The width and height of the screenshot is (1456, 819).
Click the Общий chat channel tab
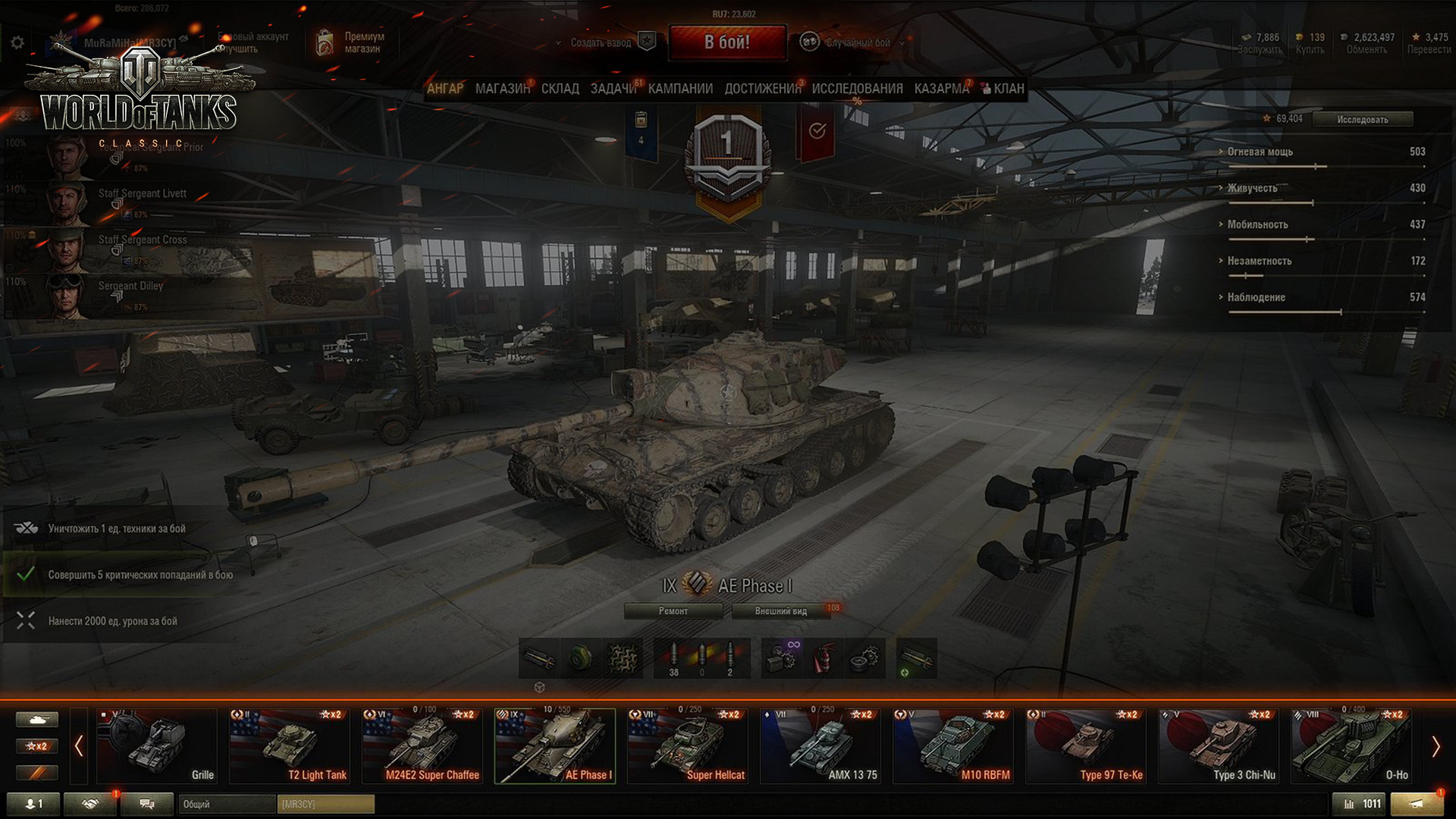[226, 804]
